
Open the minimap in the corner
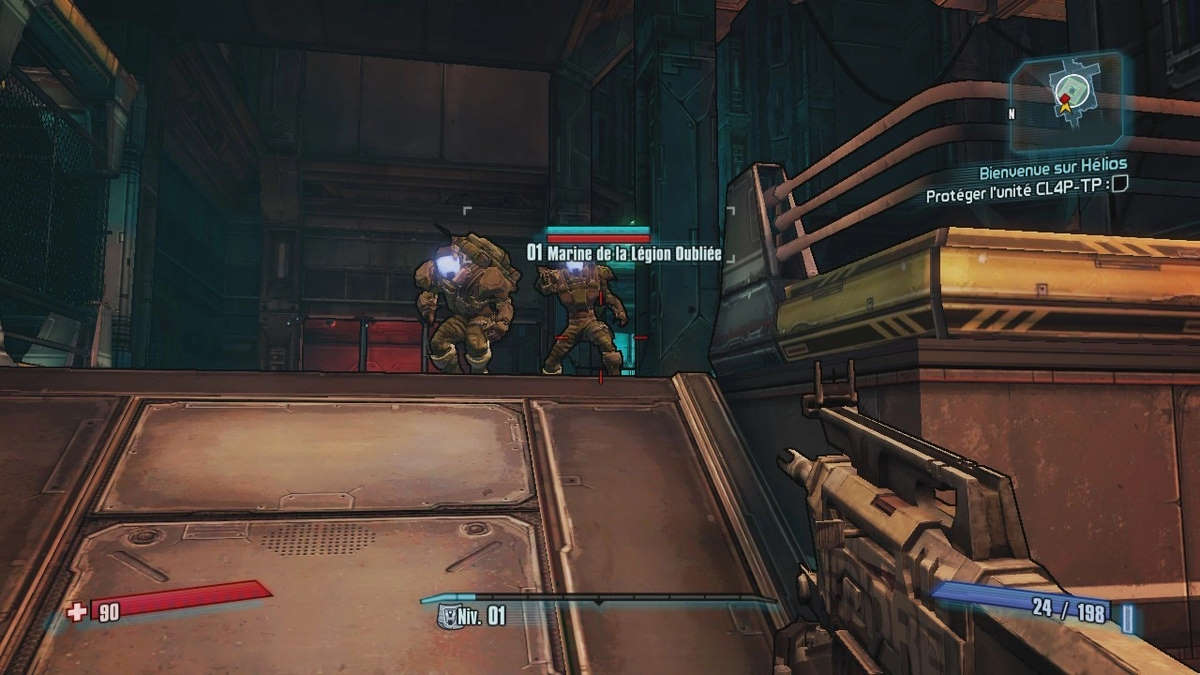click(x=1071, y=97)
